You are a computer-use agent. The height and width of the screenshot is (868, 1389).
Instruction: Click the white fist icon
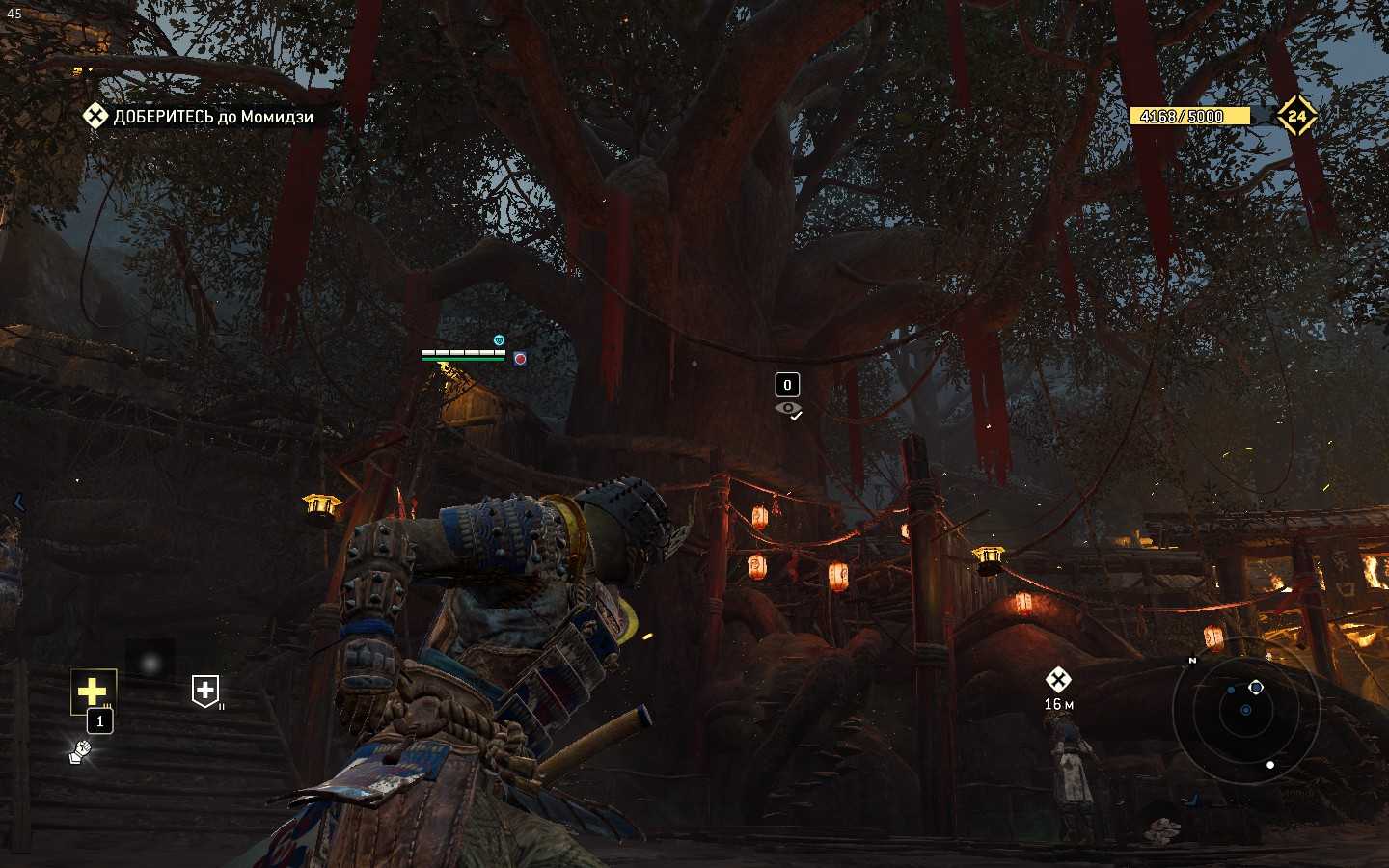point(80,752)
